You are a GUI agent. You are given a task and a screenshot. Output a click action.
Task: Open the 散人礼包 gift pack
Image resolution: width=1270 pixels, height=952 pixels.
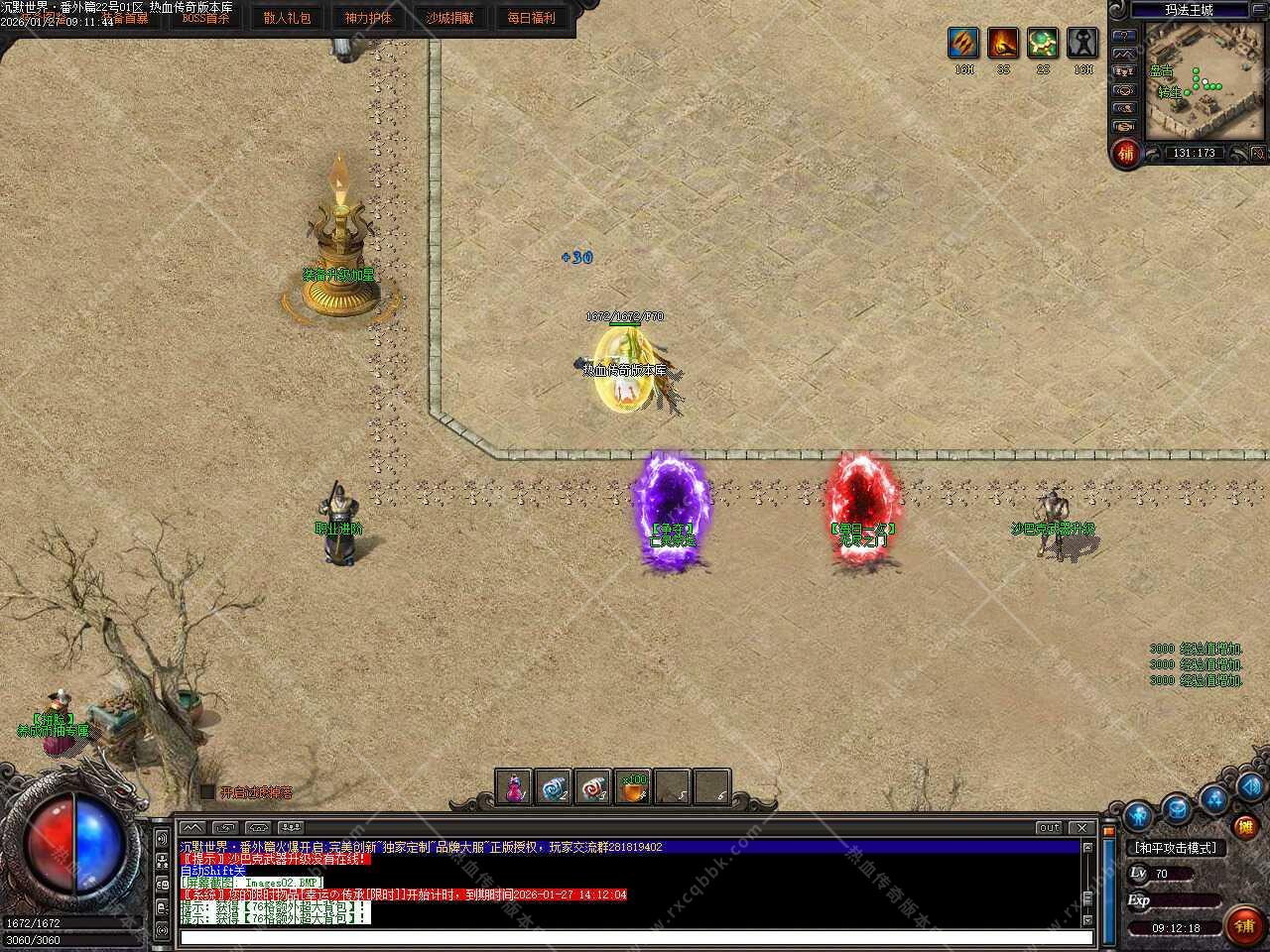click(287, 18)
